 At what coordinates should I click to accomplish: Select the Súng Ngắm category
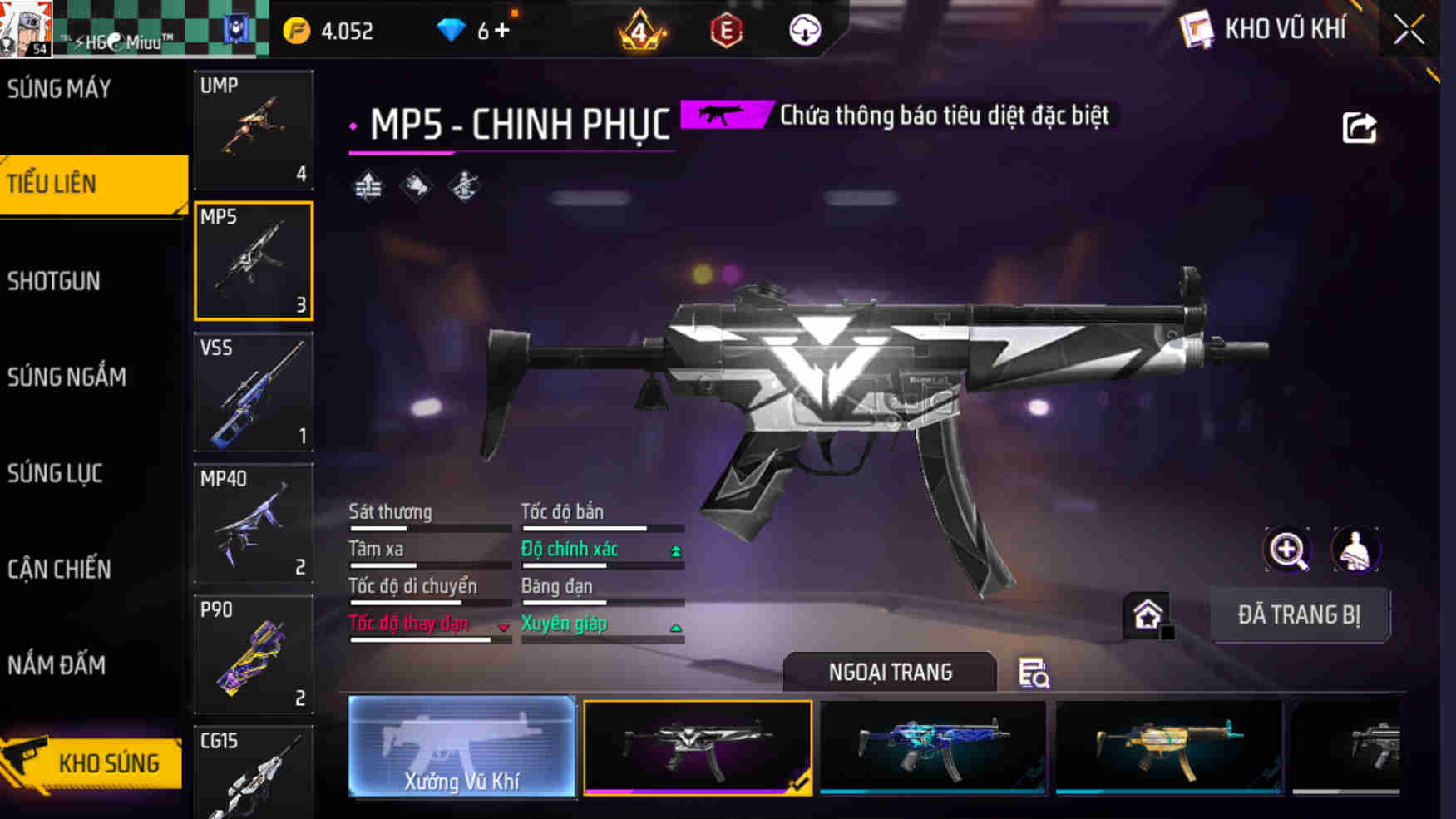click(67, 377)
